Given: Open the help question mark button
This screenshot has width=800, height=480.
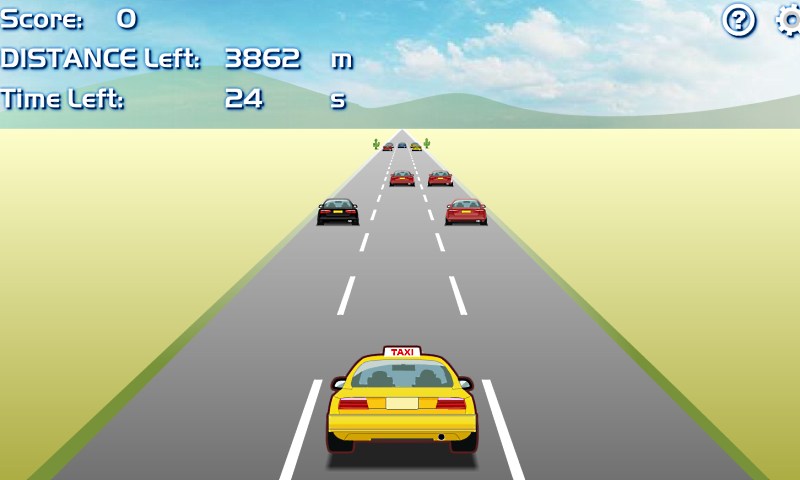Looking at the screenshot, I should (x=739, y=20).
